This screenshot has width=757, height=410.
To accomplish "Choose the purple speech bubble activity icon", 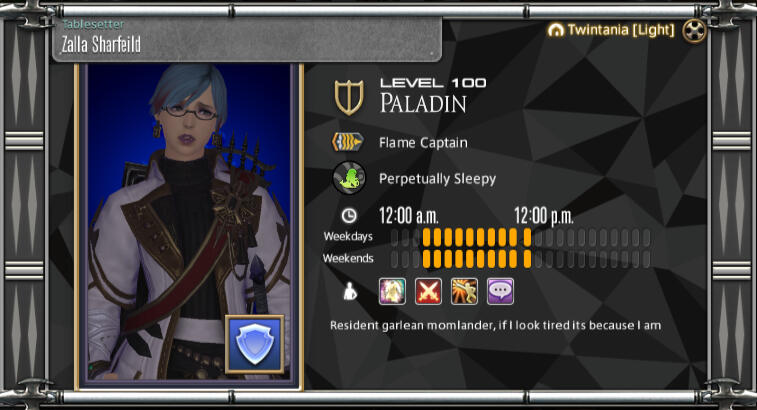I will point(500,291).
